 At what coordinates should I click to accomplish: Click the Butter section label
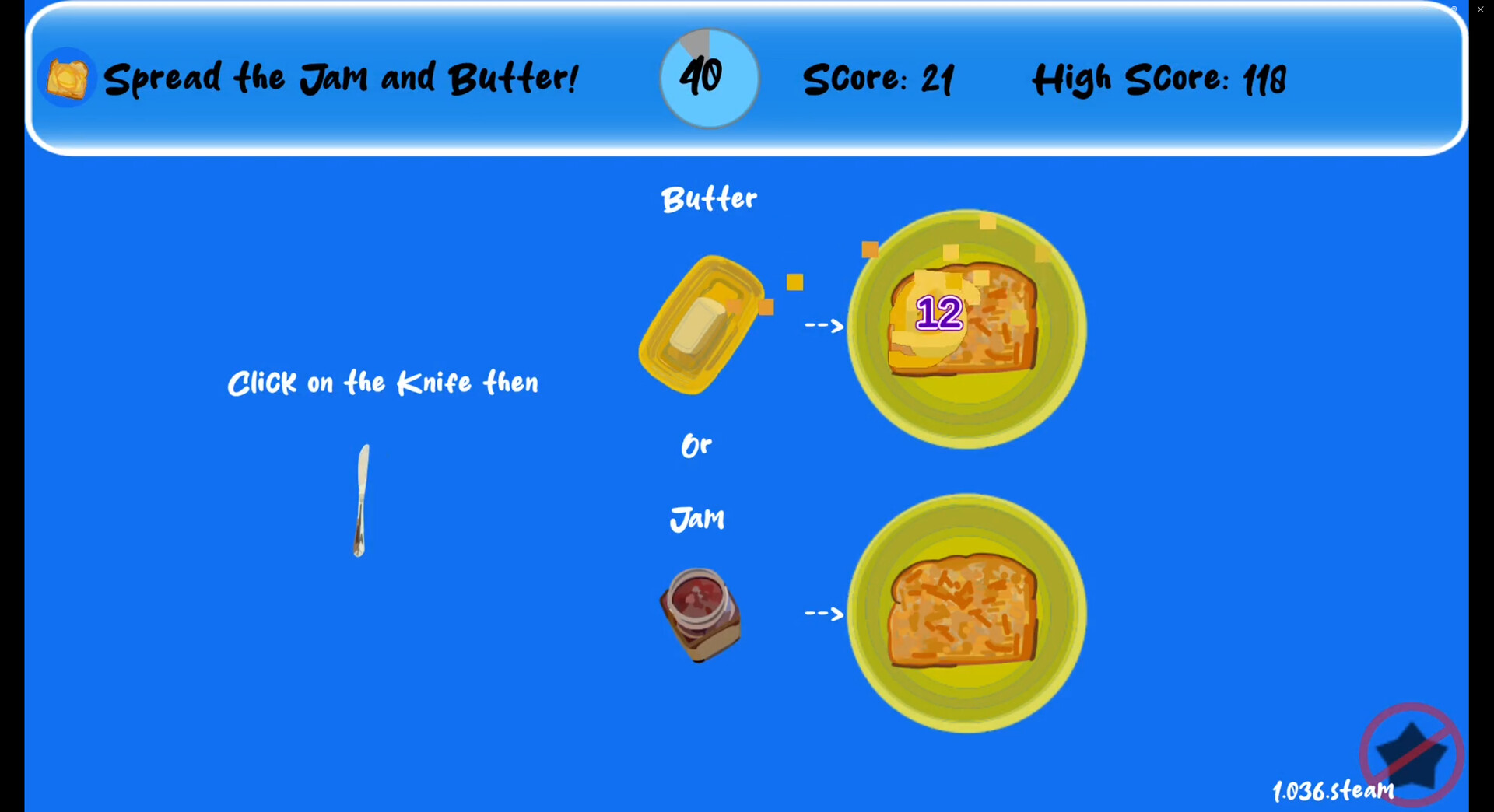coord(708,198)
